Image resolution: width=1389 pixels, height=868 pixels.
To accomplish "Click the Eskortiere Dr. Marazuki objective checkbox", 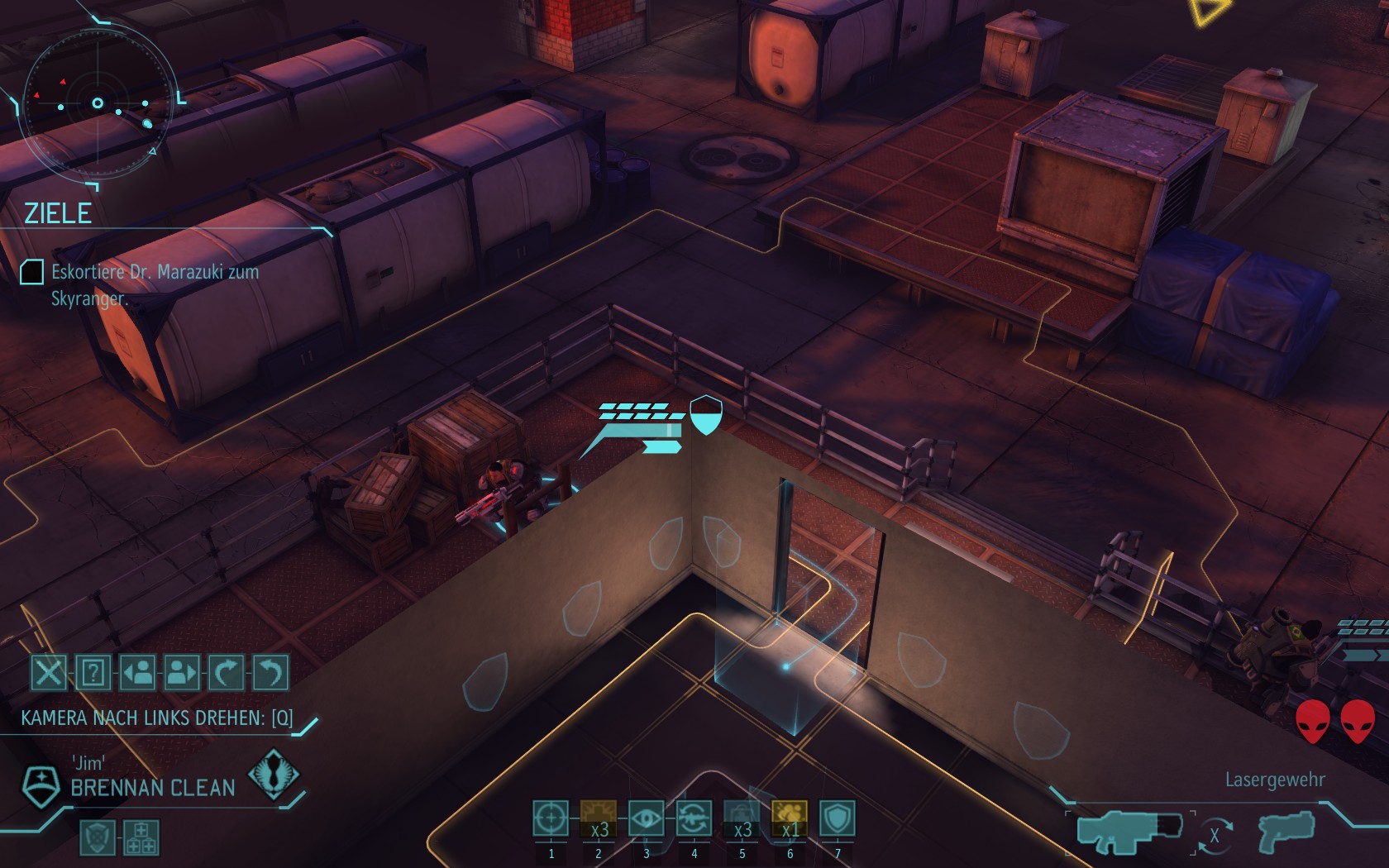I will pyautogui.click(x=31, y=272).
